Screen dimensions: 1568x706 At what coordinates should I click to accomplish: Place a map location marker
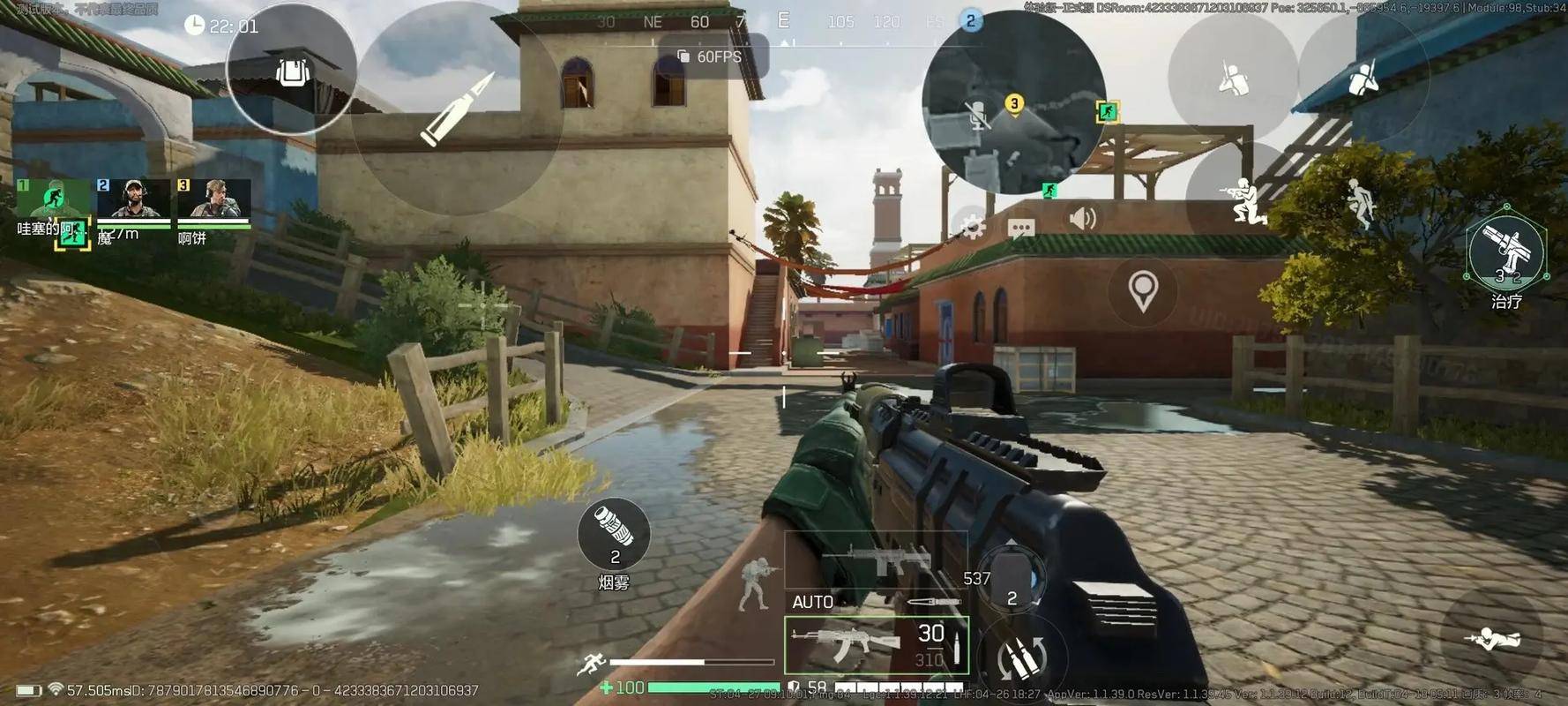[1143, 290]
